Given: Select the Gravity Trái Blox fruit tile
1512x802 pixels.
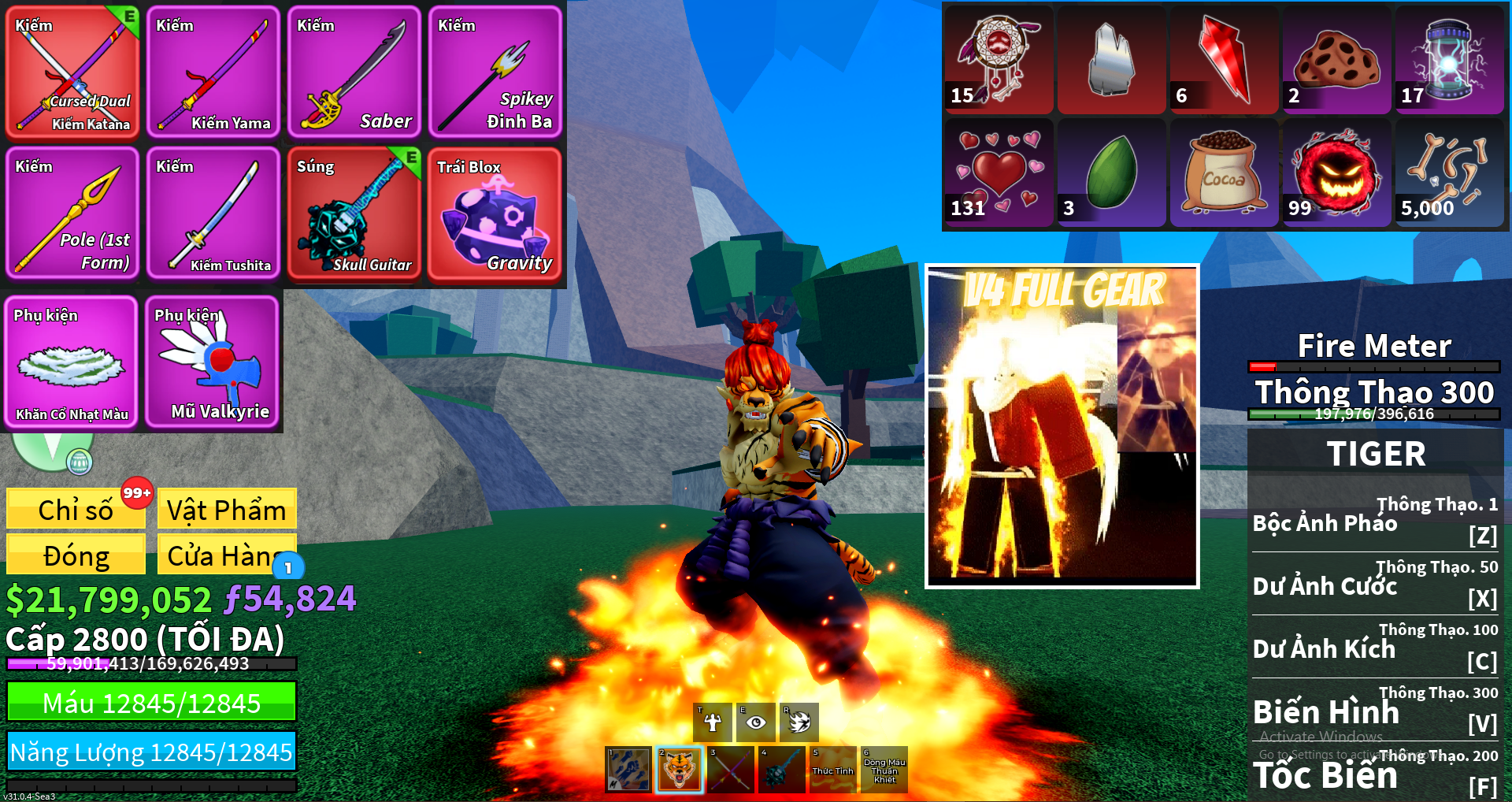Looking at the screenshot, I should click(x=495, y=213).
